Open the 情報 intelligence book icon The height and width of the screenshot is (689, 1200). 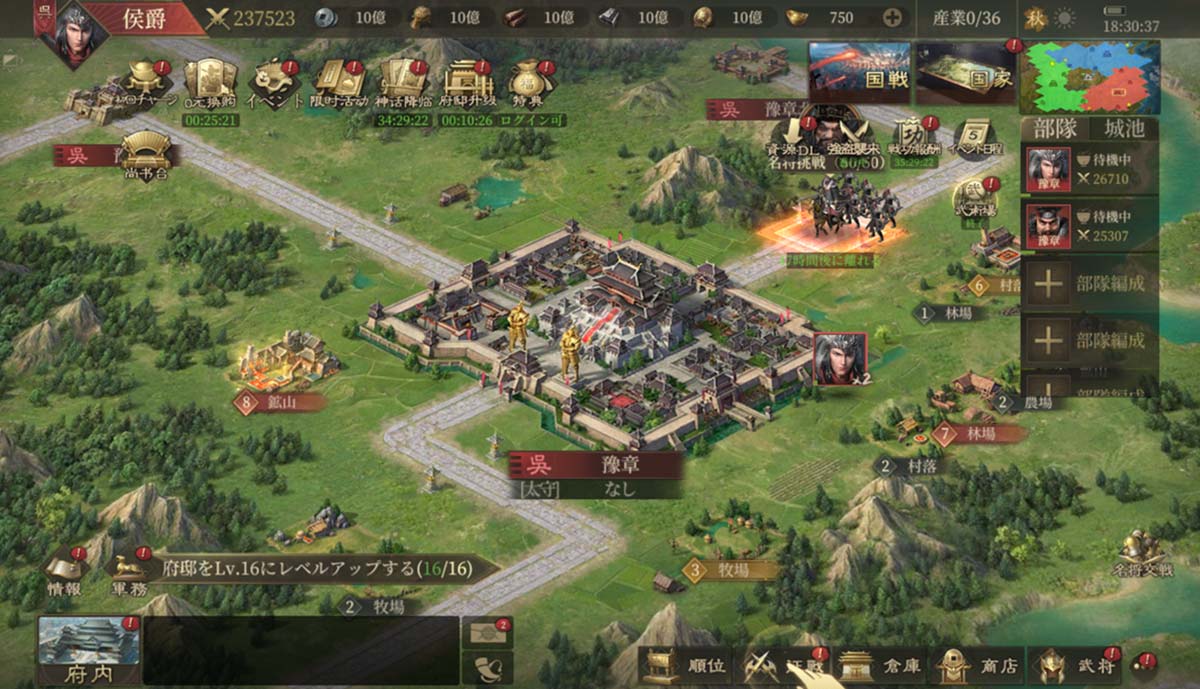[x=66, y=575]
